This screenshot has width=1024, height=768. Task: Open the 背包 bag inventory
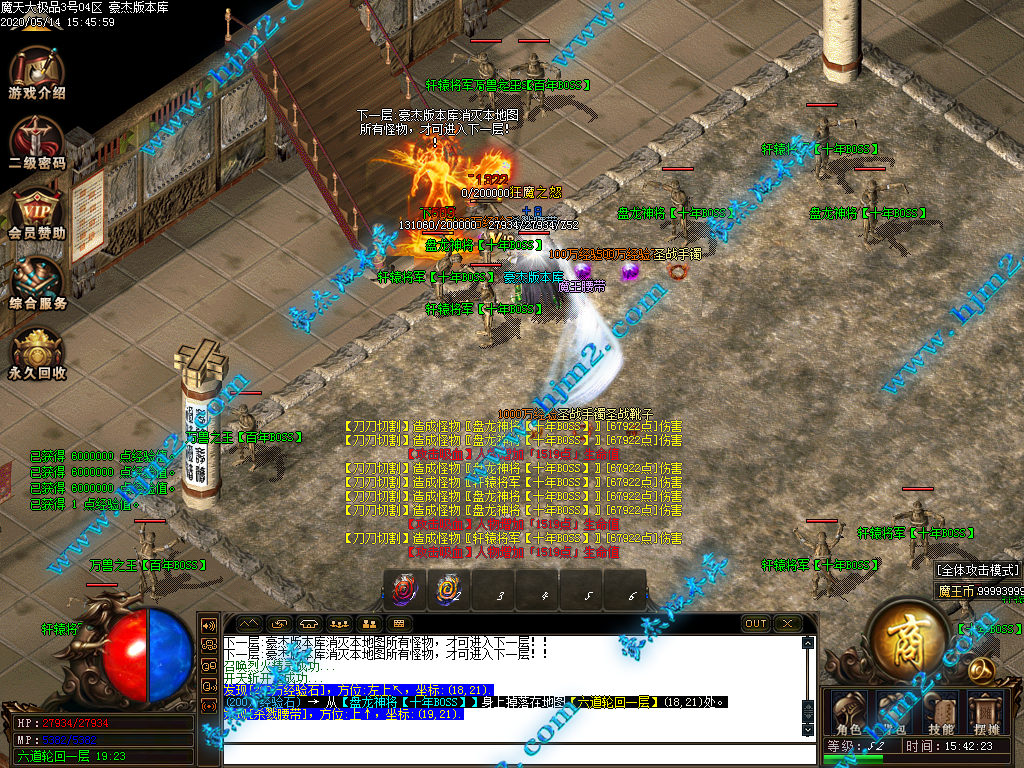click(x=892, y=707)
